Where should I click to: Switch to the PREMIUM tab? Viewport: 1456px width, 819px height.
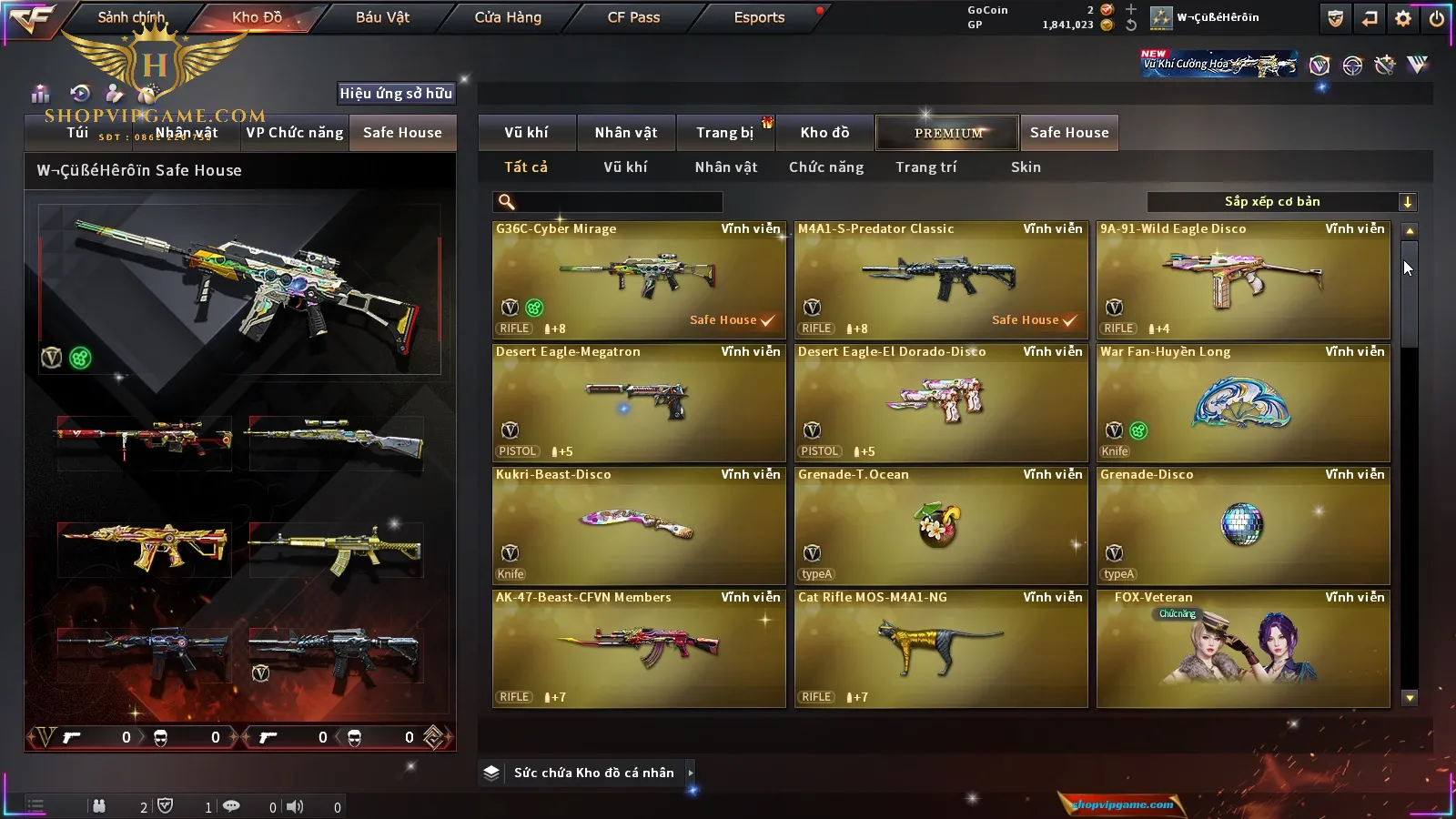(947, 133)
